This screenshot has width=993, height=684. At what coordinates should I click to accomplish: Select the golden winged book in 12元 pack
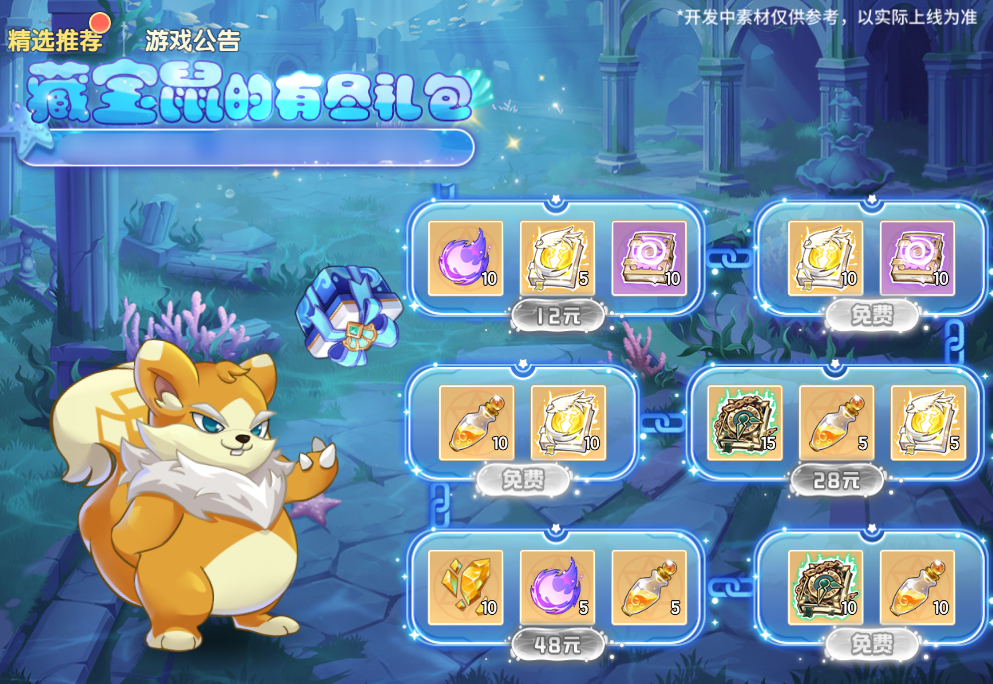tap(557, 258)
